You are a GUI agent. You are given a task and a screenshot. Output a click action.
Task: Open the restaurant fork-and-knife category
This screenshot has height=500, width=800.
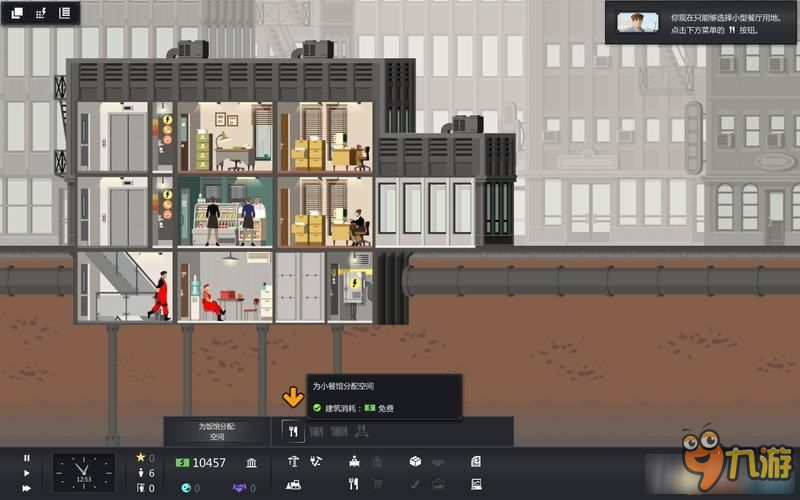[x=353, y=485]
